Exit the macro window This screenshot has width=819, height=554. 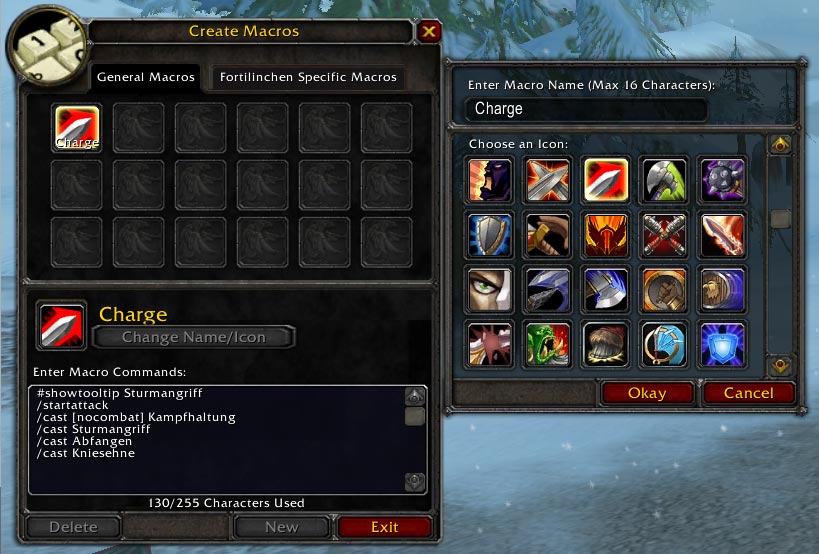[384, 527]
